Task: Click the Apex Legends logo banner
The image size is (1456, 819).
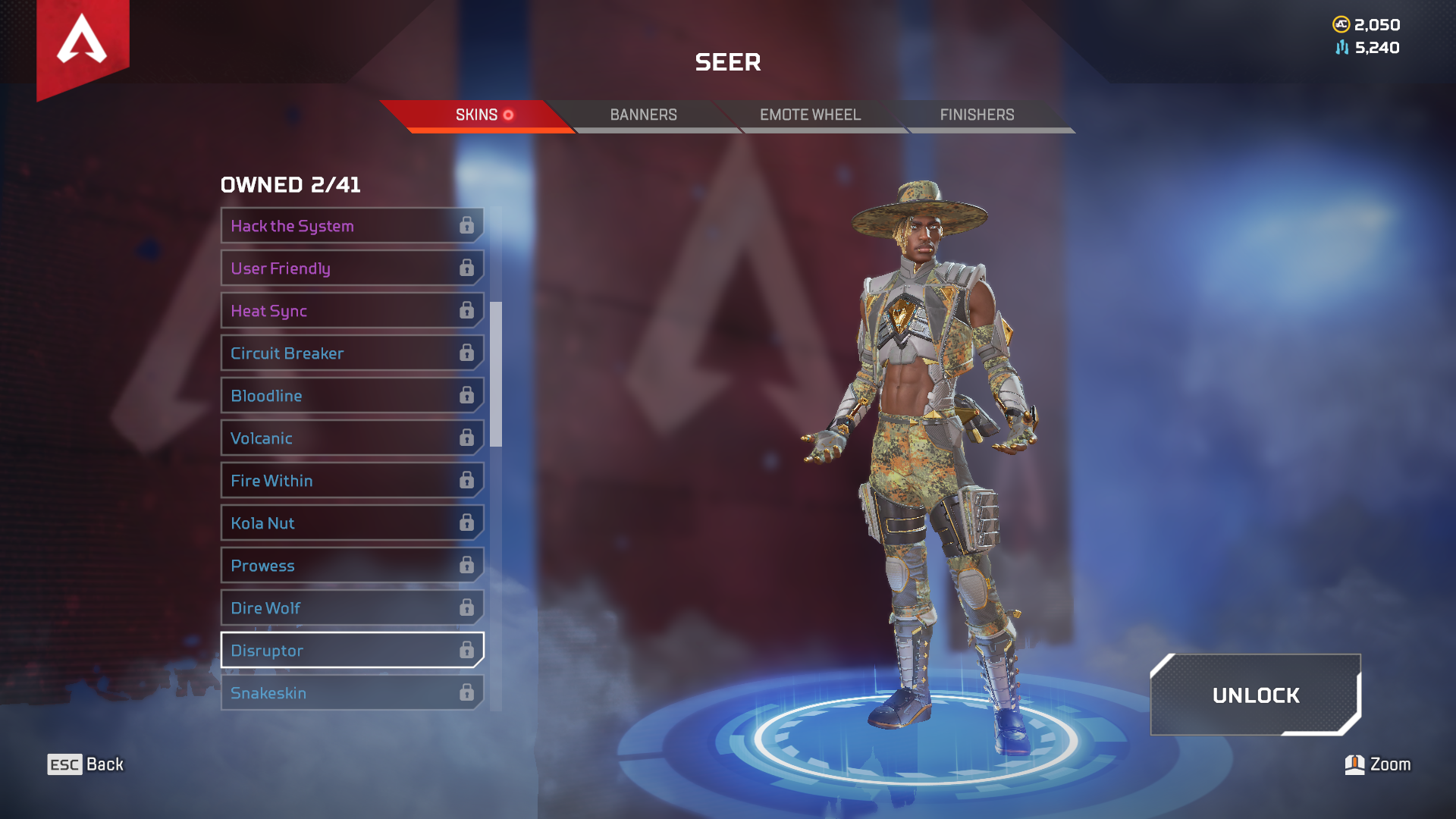Action: click(83, 42)
